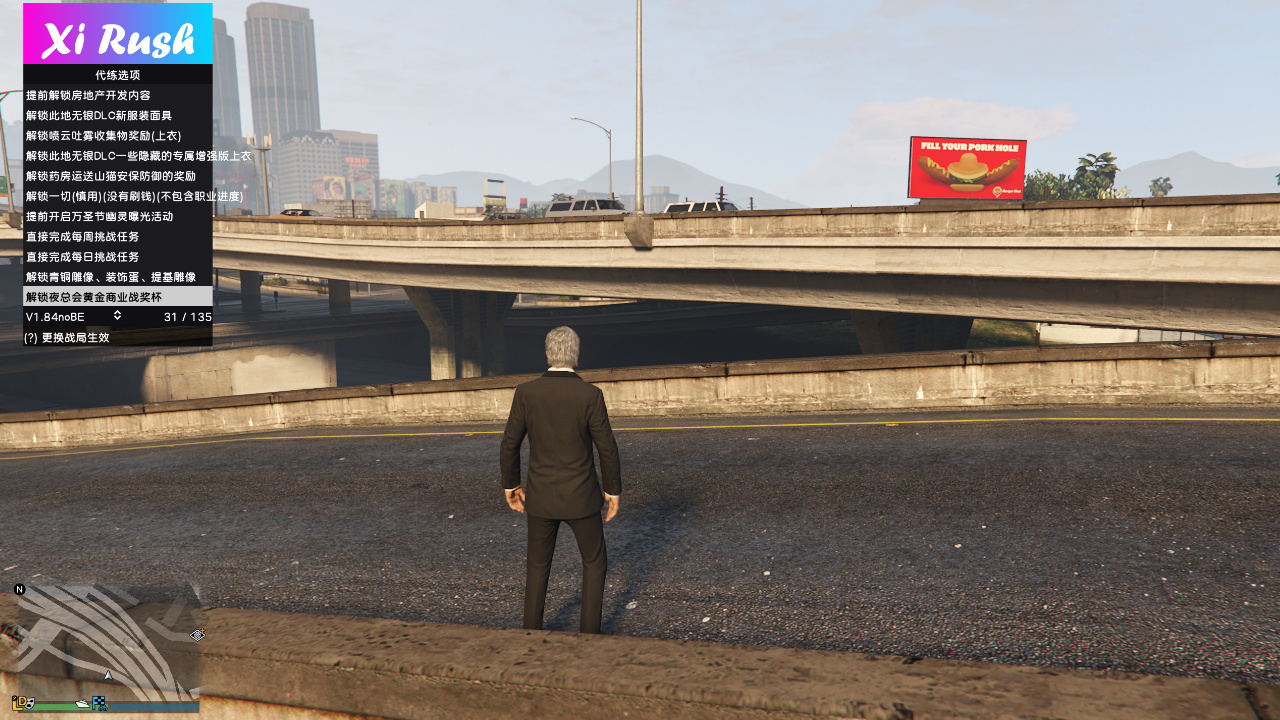The height and width of the screenshot is (720, 1280).
Task: Click the Xi Rush menu banner
Action: (117, 34)
